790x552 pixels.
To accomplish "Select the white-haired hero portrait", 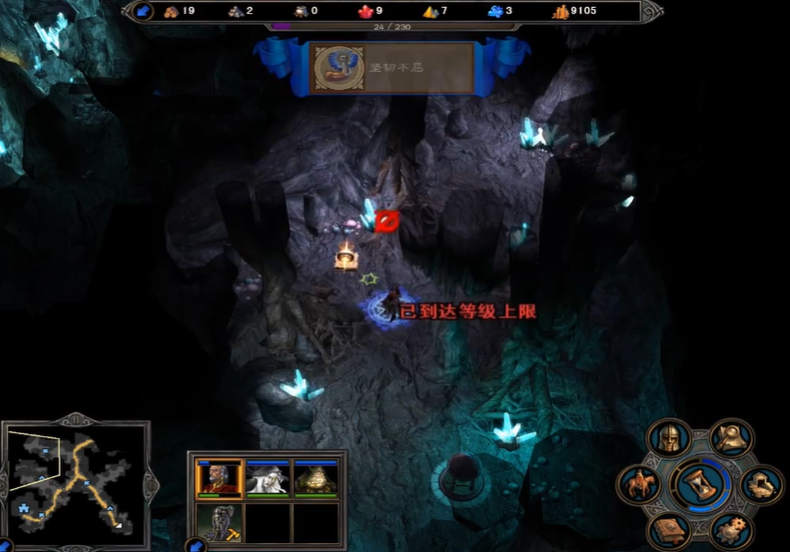I will [x=268, y=480].
